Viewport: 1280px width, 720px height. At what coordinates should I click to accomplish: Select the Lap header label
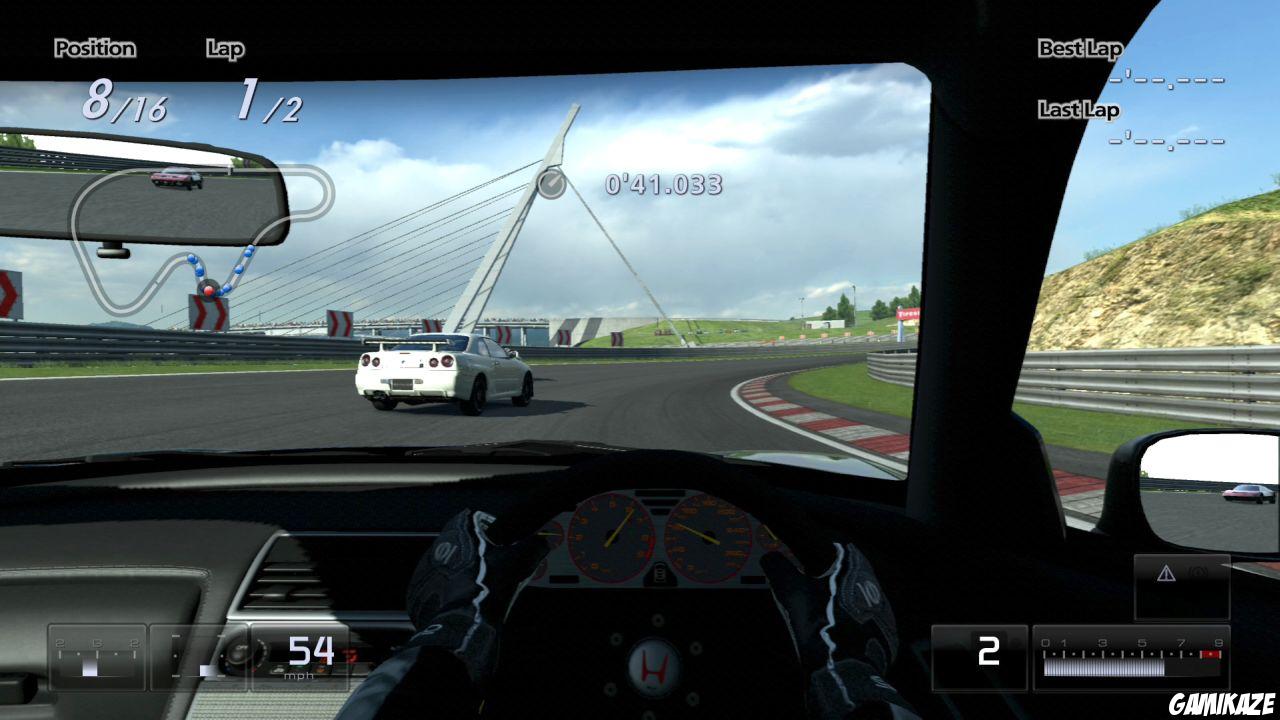point(224,48)
